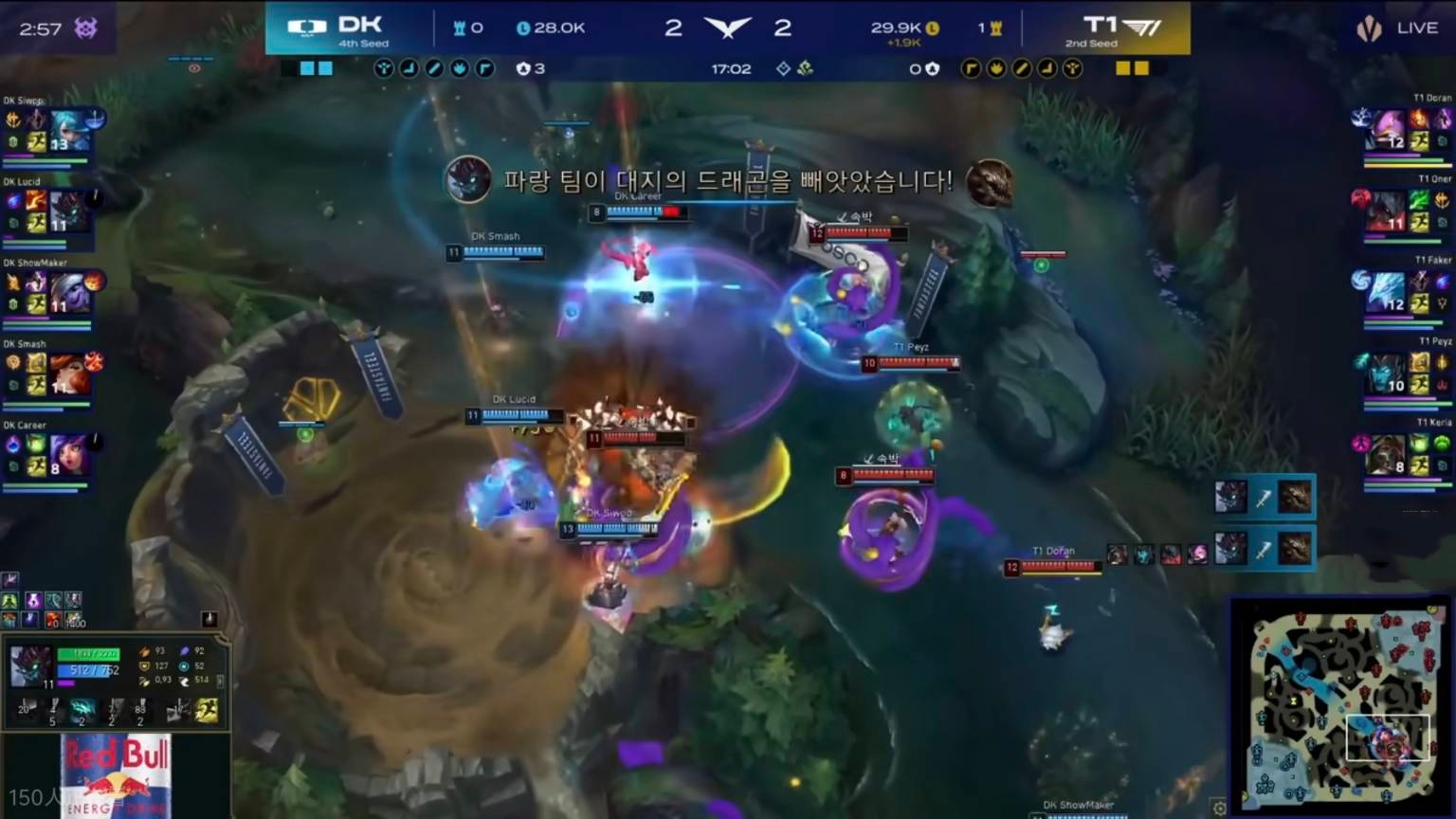Select T1 Peyz's champion portrait
Viewport: 1456px width, 819px height.
coord(1387,373)
